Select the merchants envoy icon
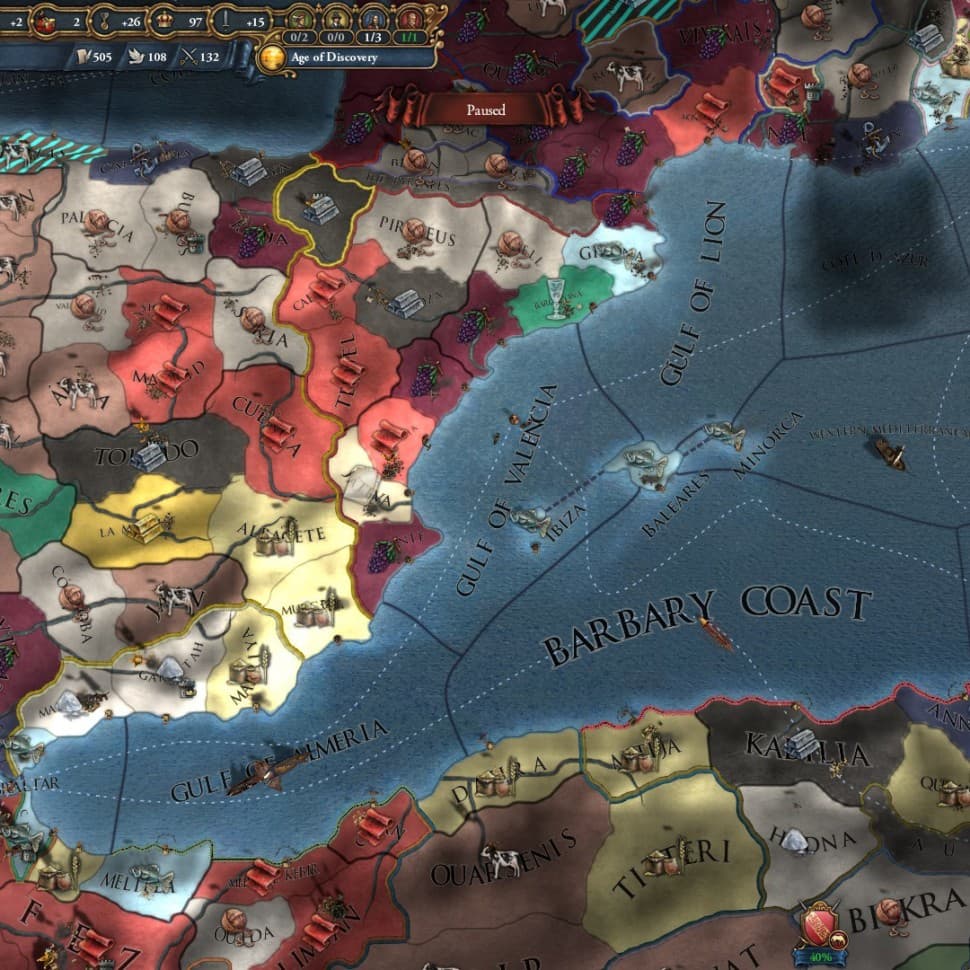 (x=299, y=19)
